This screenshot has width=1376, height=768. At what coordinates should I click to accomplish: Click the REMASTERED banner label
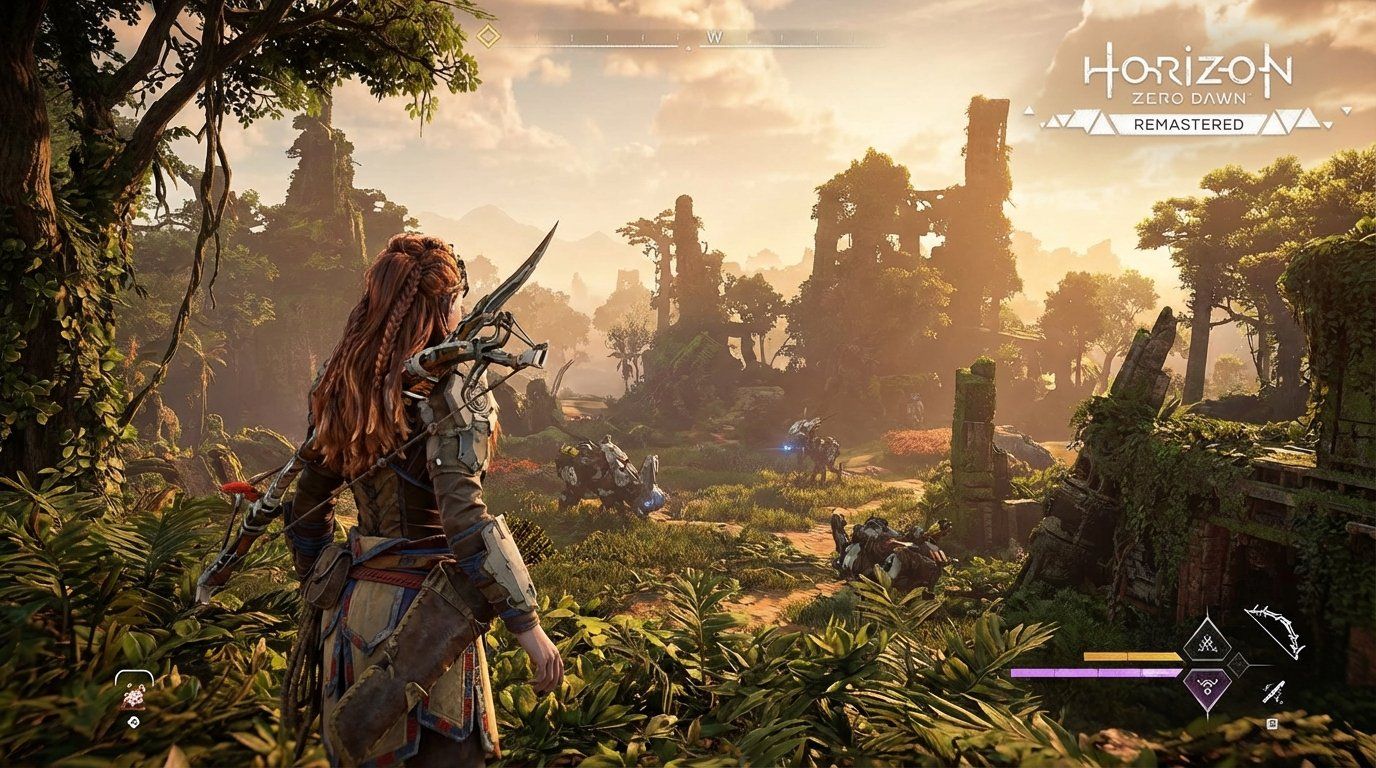click(x=1189, y=124)
